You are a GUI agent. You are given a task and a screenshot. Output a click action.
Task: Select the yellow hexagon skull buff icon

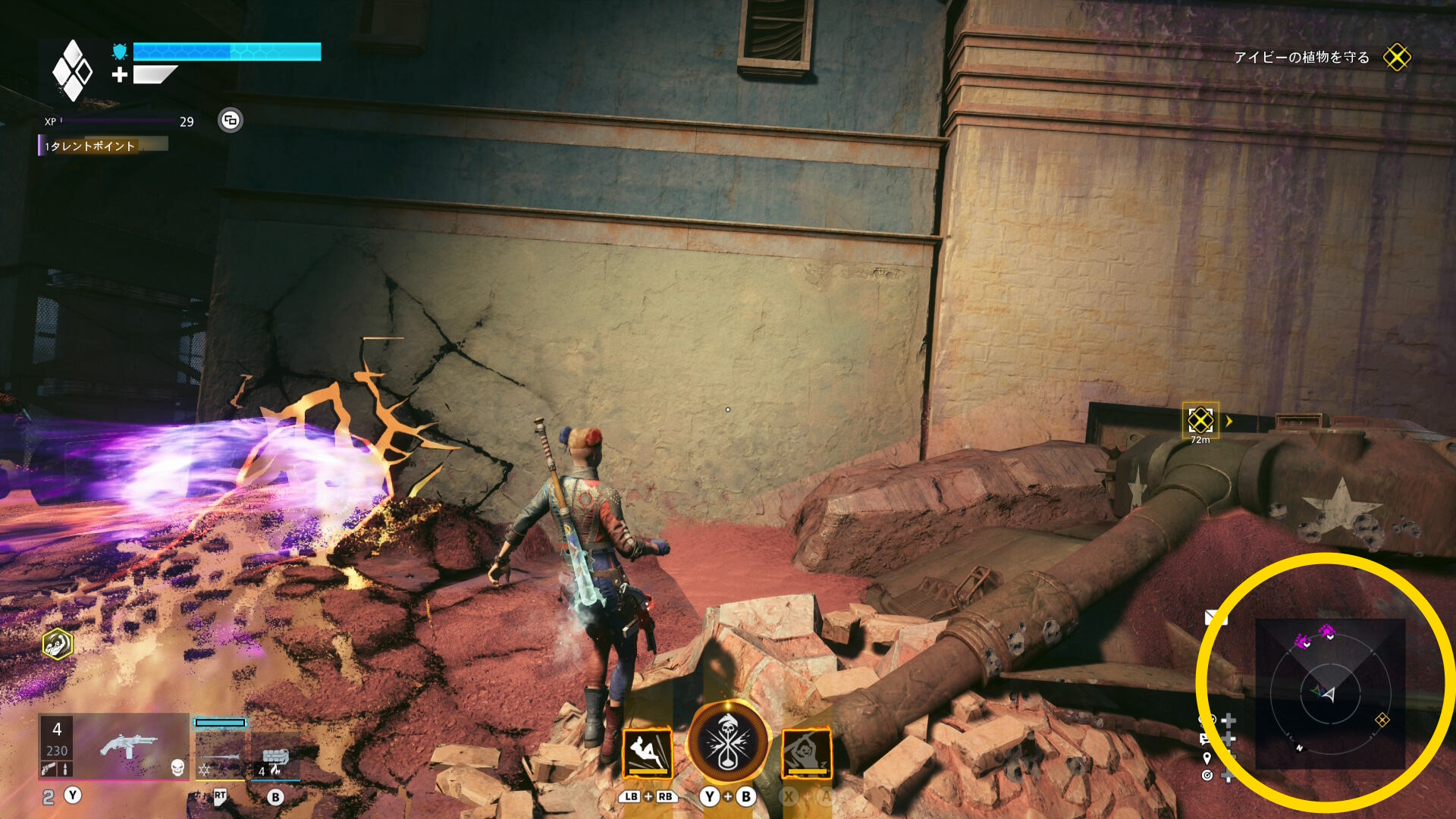point(58,644)
